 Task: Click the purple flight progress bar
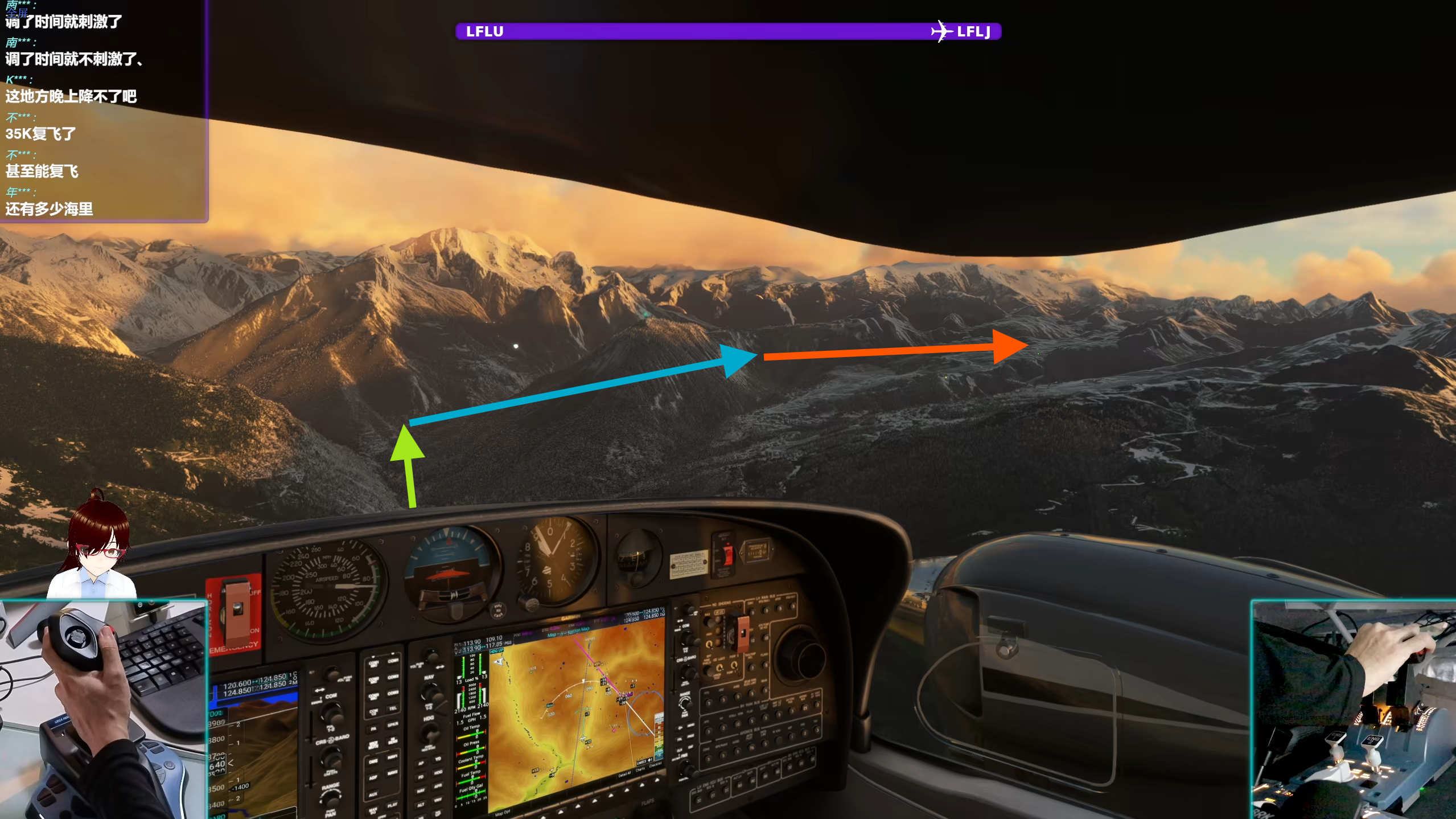pos(729,31)
